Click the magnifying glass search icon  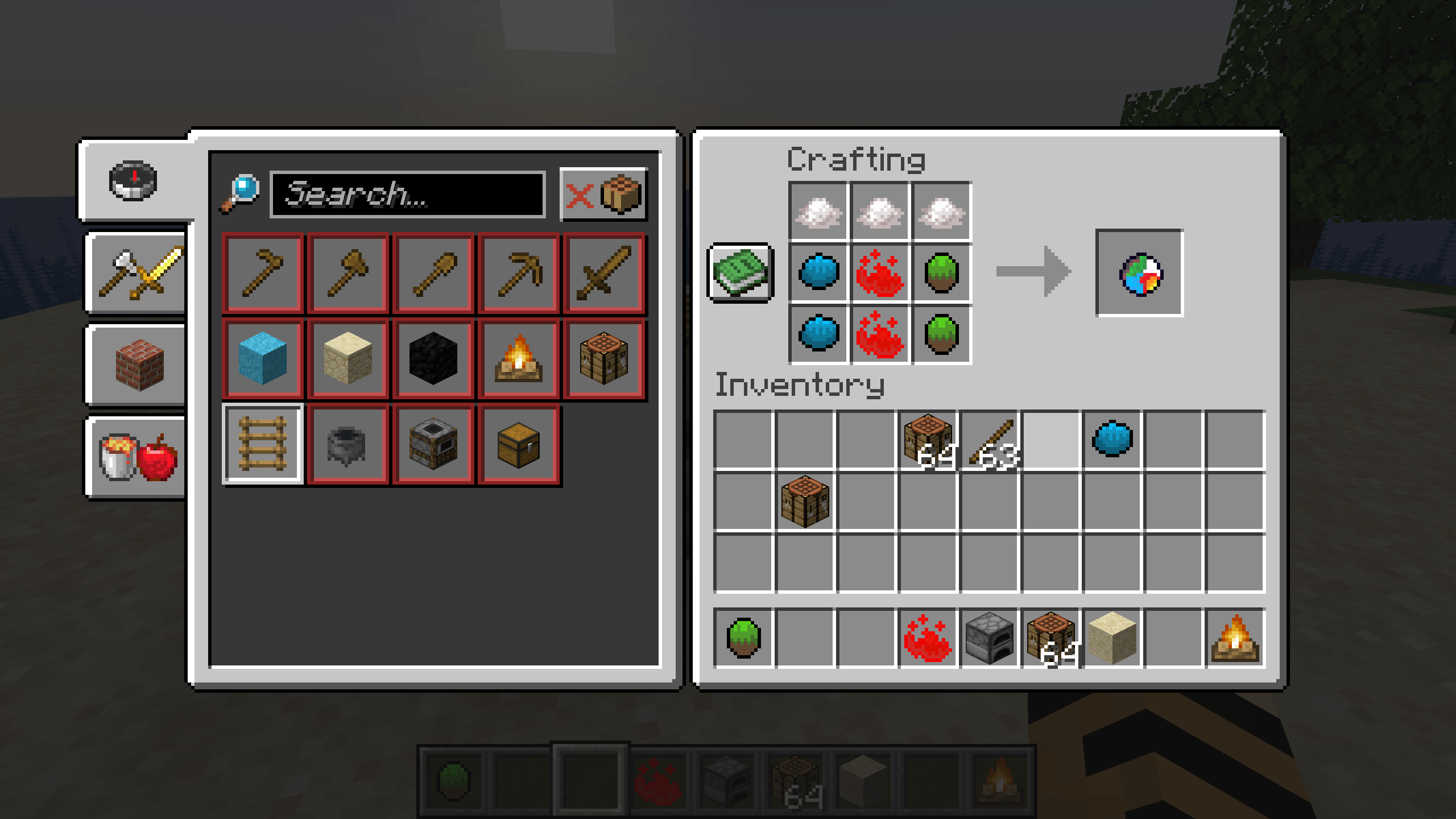tap(241, 193)
